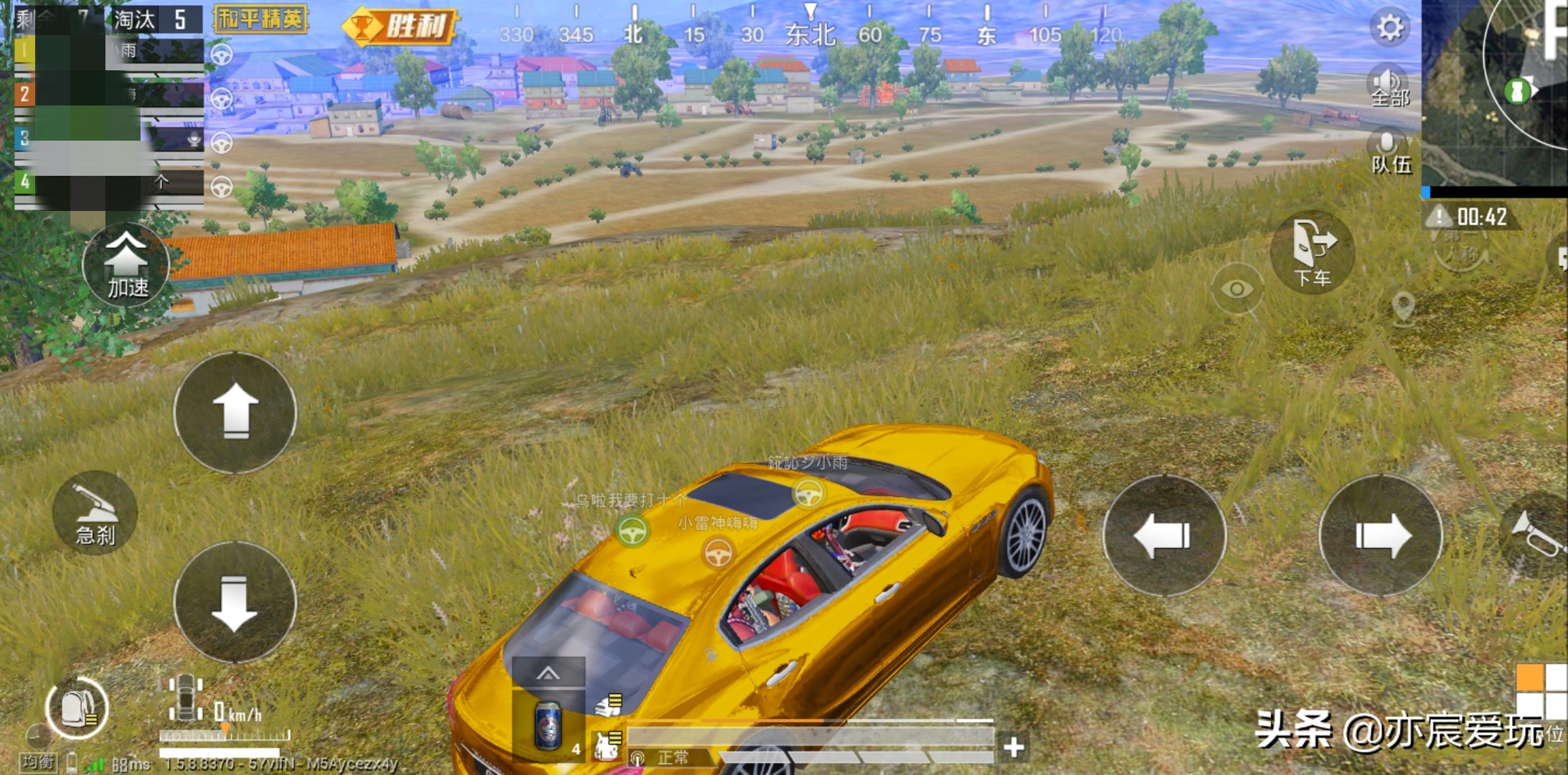Honk the car horn

1539,536
